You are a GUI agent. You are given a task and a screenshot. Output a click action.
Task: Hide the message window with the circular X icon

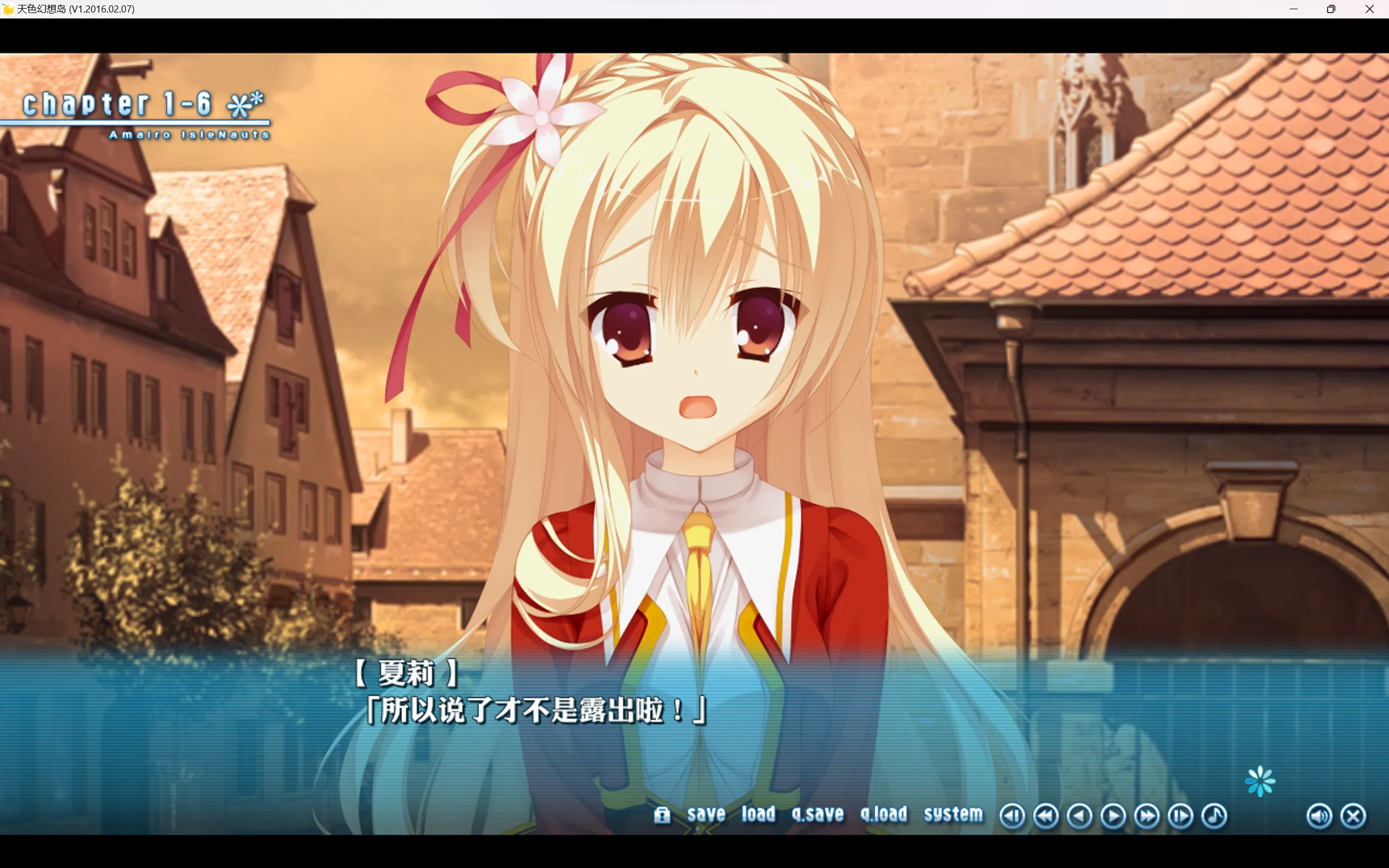point(1353,815)
